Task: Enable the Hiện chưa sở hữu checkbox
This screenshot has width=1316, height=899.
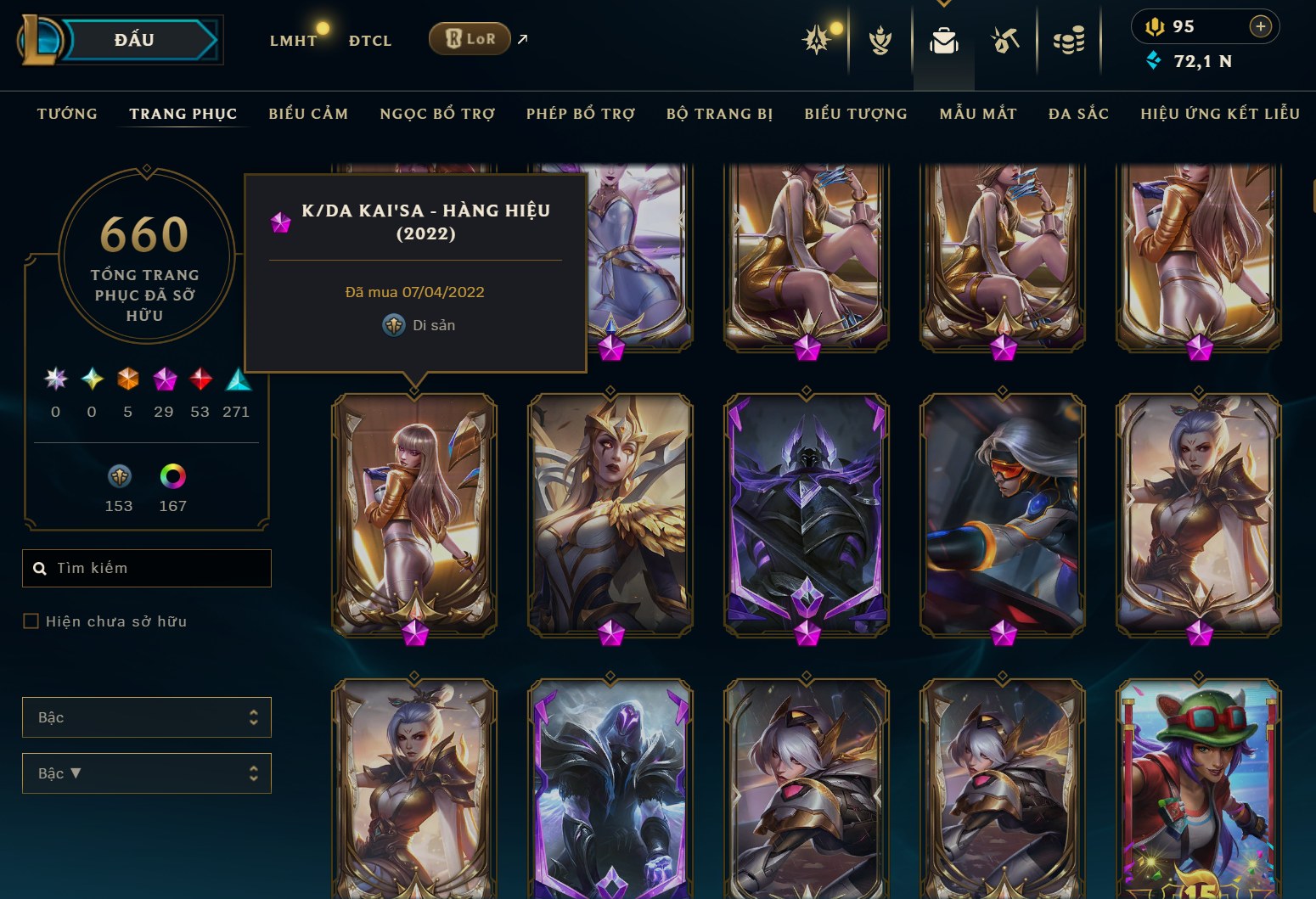Action: tap(30, 621)
